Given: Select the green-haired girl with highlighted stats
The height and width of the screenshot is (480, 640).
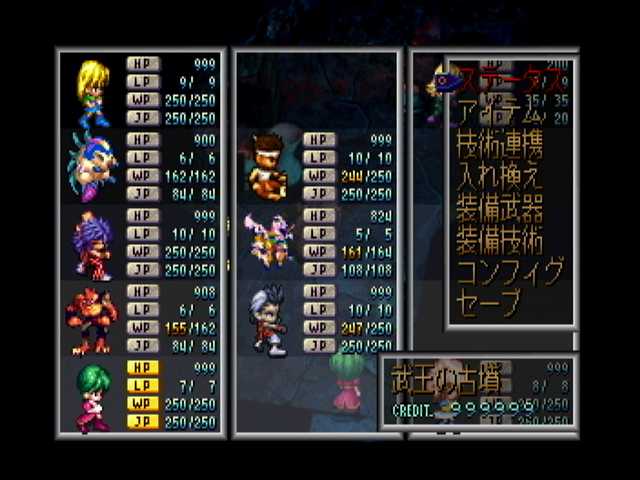Looking at the screenshot, I should click(x=93, y=394).
